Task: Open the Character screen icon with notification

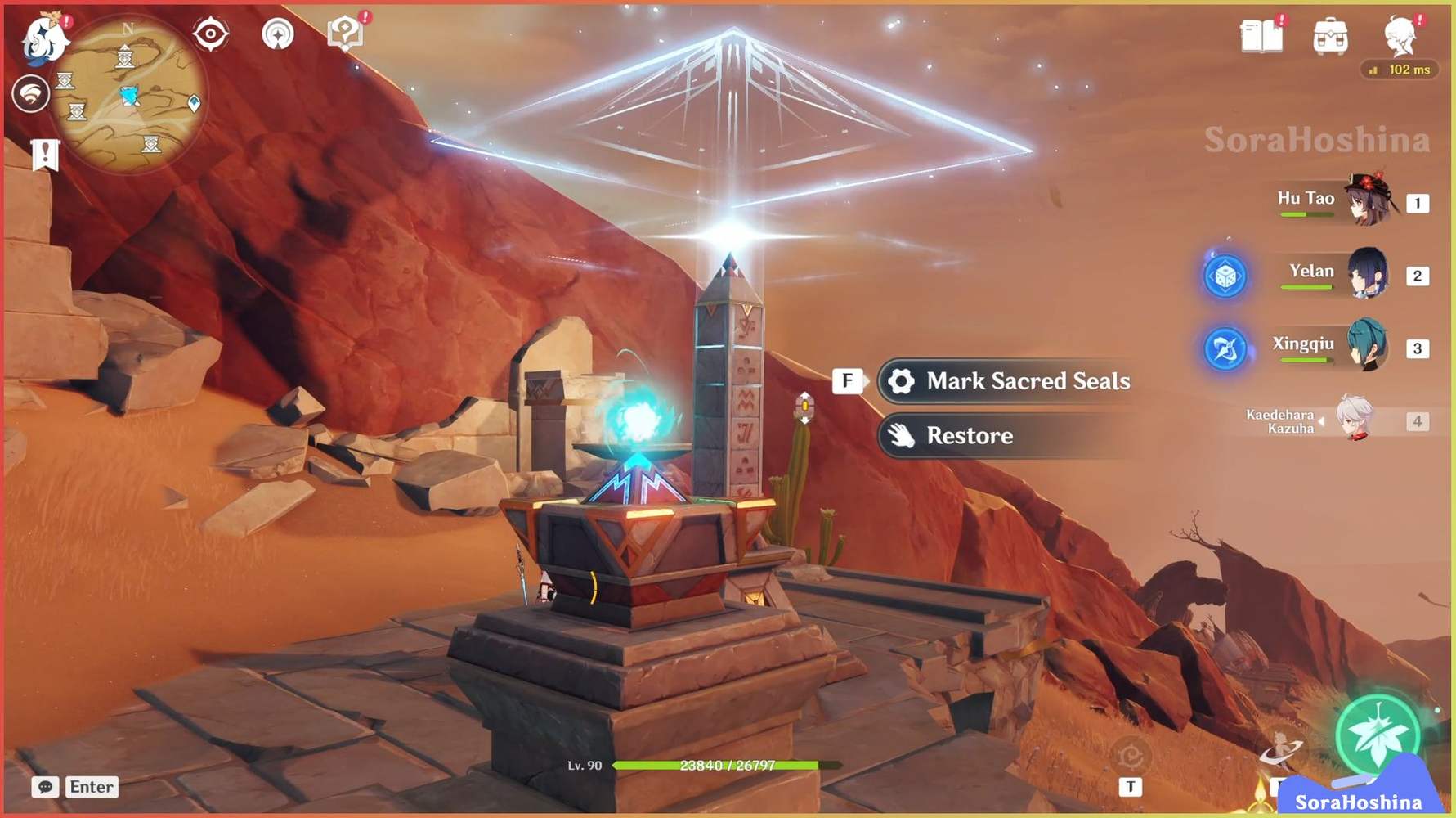Action: 1402,37
